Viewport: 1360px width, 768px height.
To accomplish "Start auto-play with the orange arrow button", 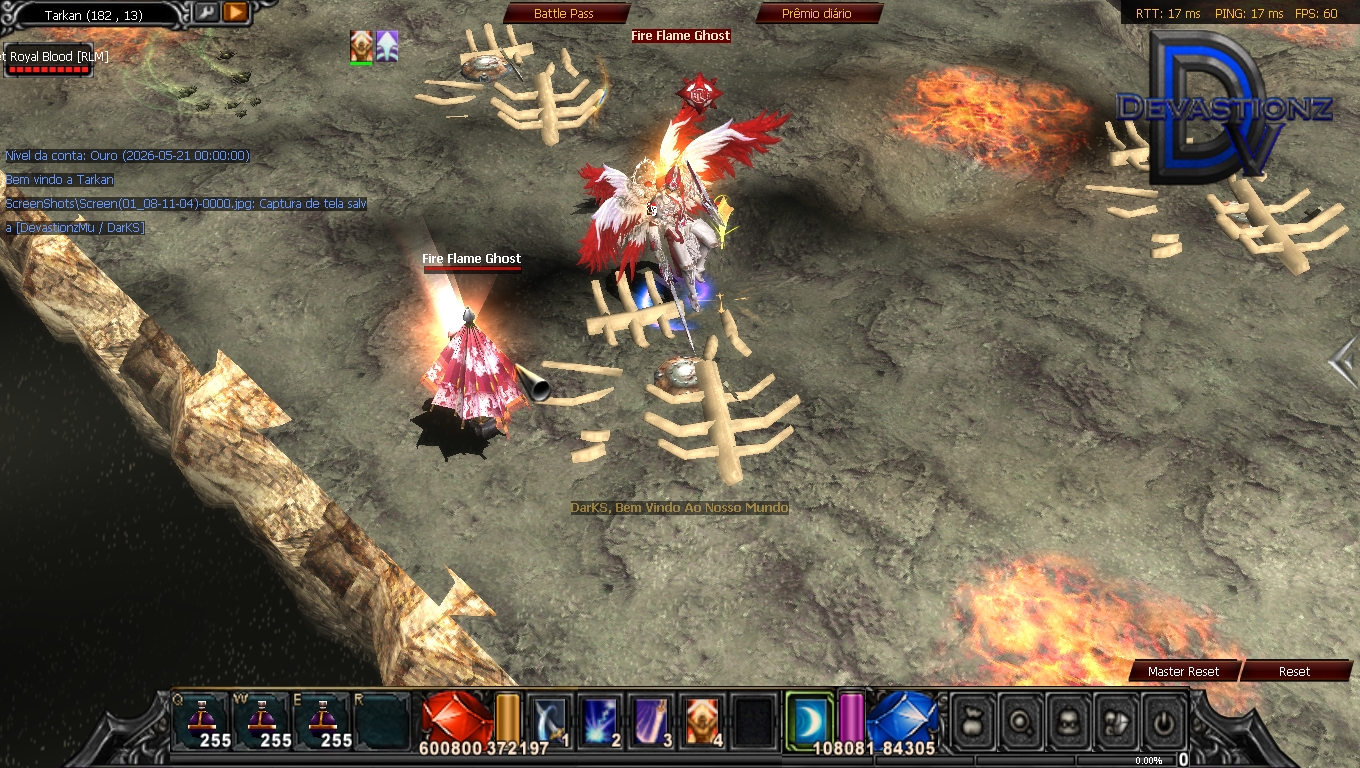I will 236,13.
